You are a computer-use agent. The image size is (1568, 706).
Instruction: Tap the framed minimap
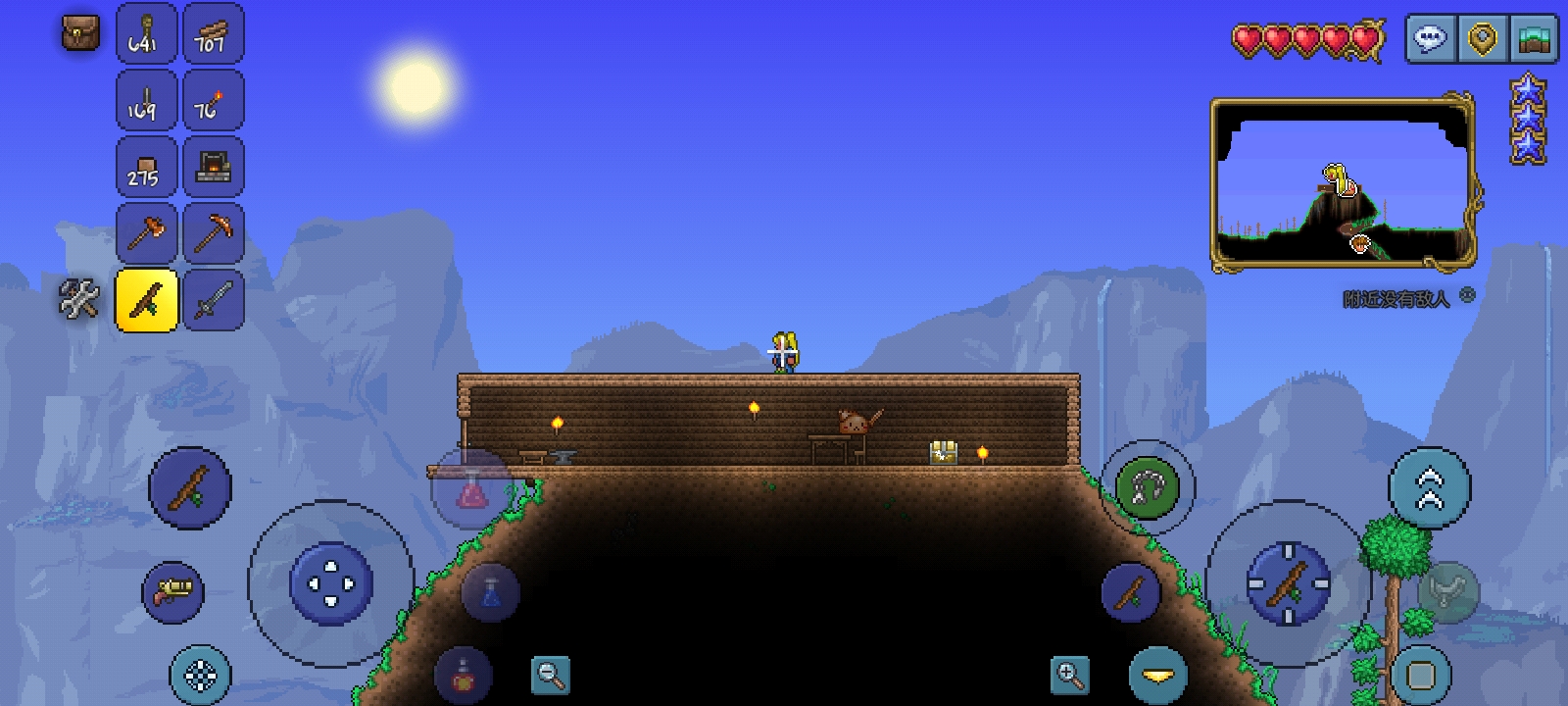[x=1343, y=182]
